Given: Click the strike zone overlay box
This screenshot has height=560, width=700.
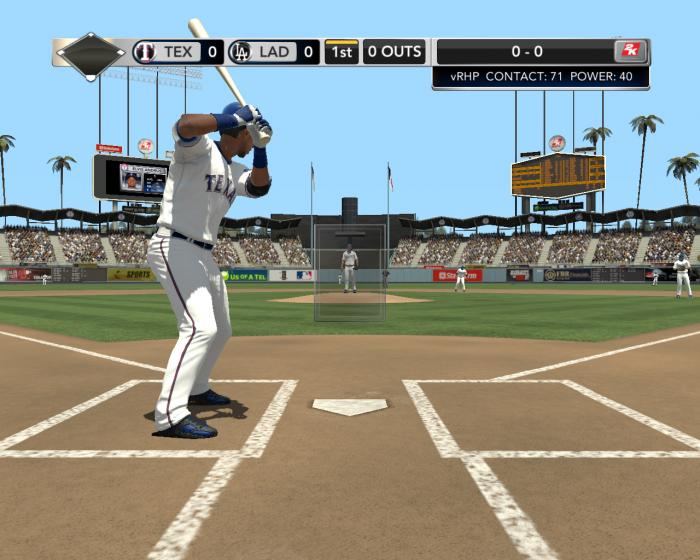Looking at the screenshot, I should click(349, 272).
